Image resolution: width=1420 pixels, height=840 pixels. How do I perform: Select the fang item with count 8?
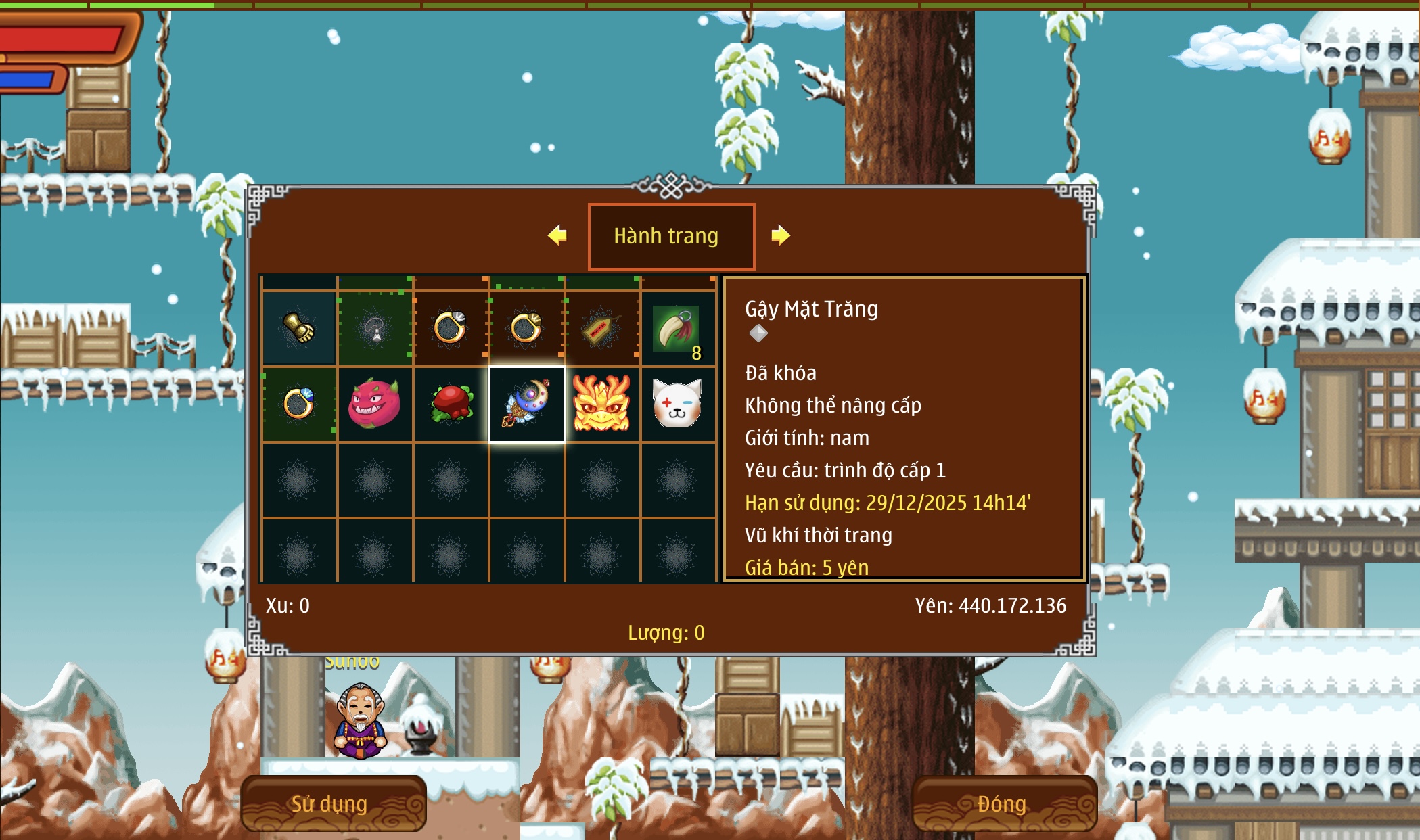click(677, 329)
